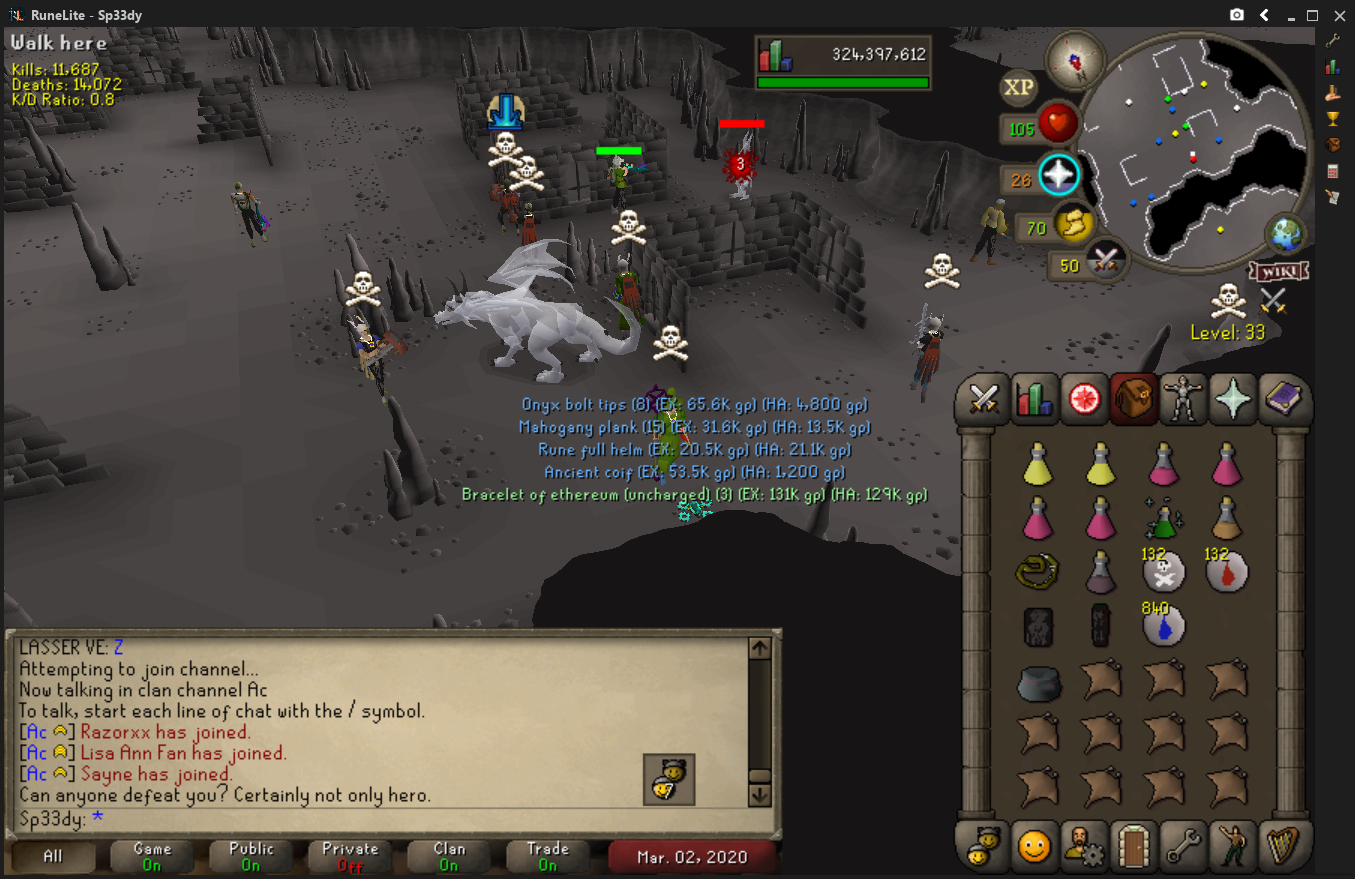The width and height of the screenshot is (1355, 879).
Task: Select the blue water rune stack
Action: [1164, 624]
